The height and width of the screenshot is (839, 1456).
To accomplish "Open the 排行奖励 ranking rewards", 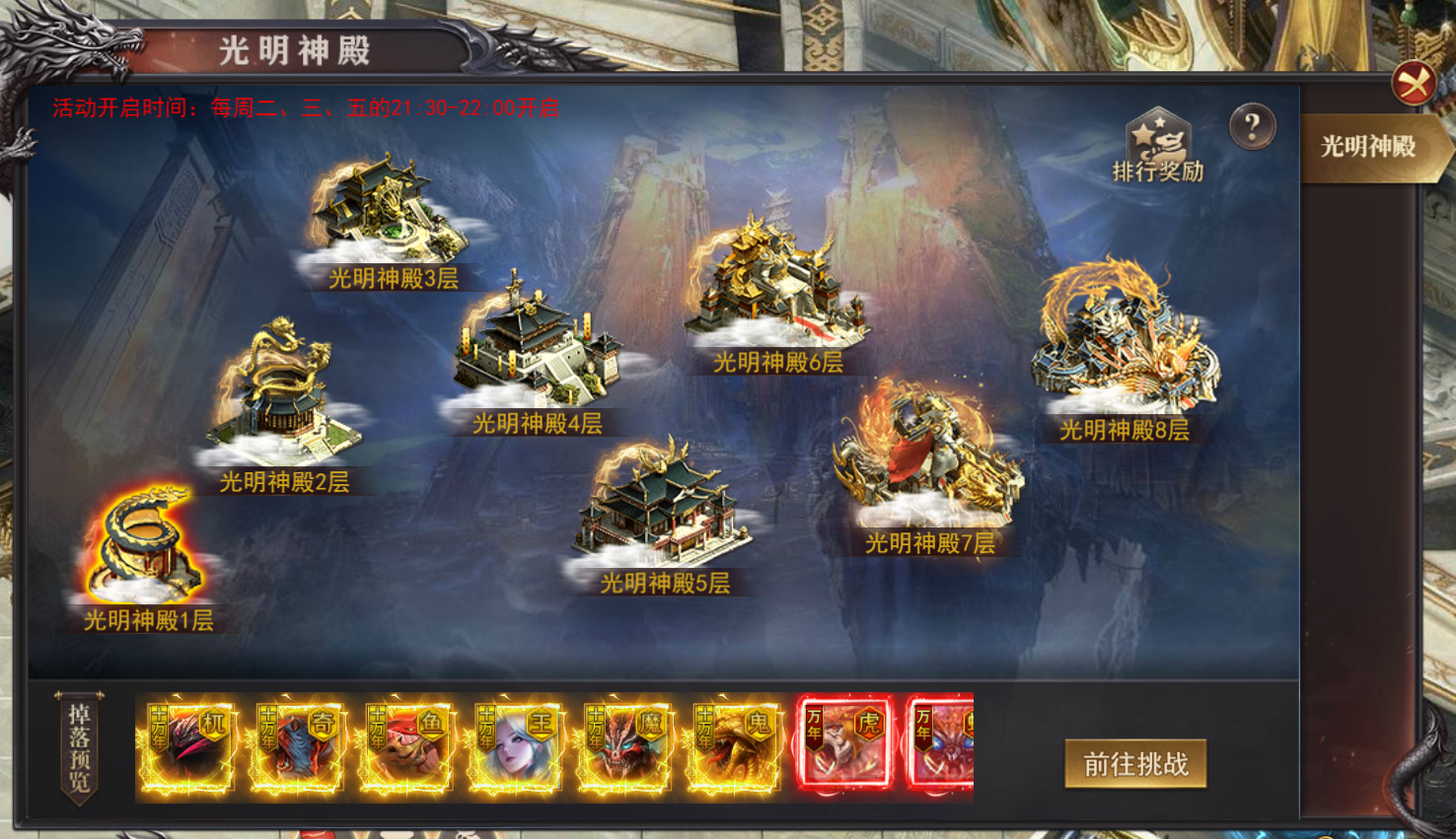I will [x=1158, y=146].
